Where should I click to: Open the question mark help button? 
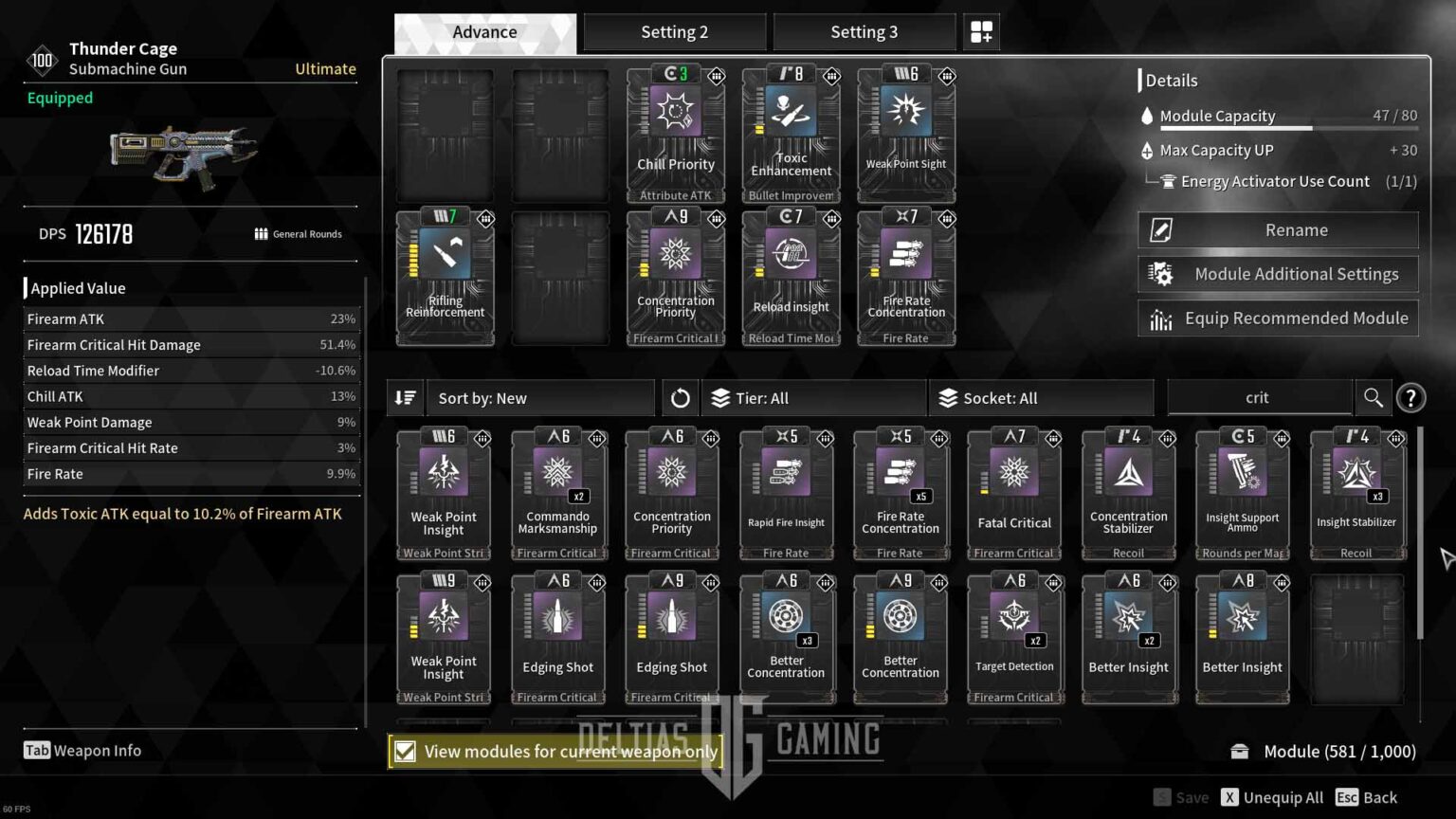pyautogui.click(x=1410, y=398)
